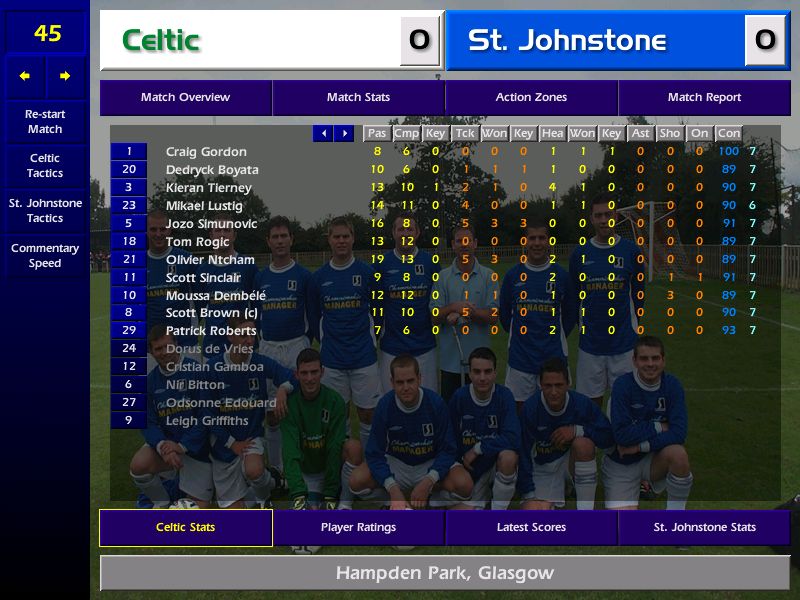This screenshot has width=800, height=600.
Task: Select the Celtic Stats tab
Action: tap(185, 527)
